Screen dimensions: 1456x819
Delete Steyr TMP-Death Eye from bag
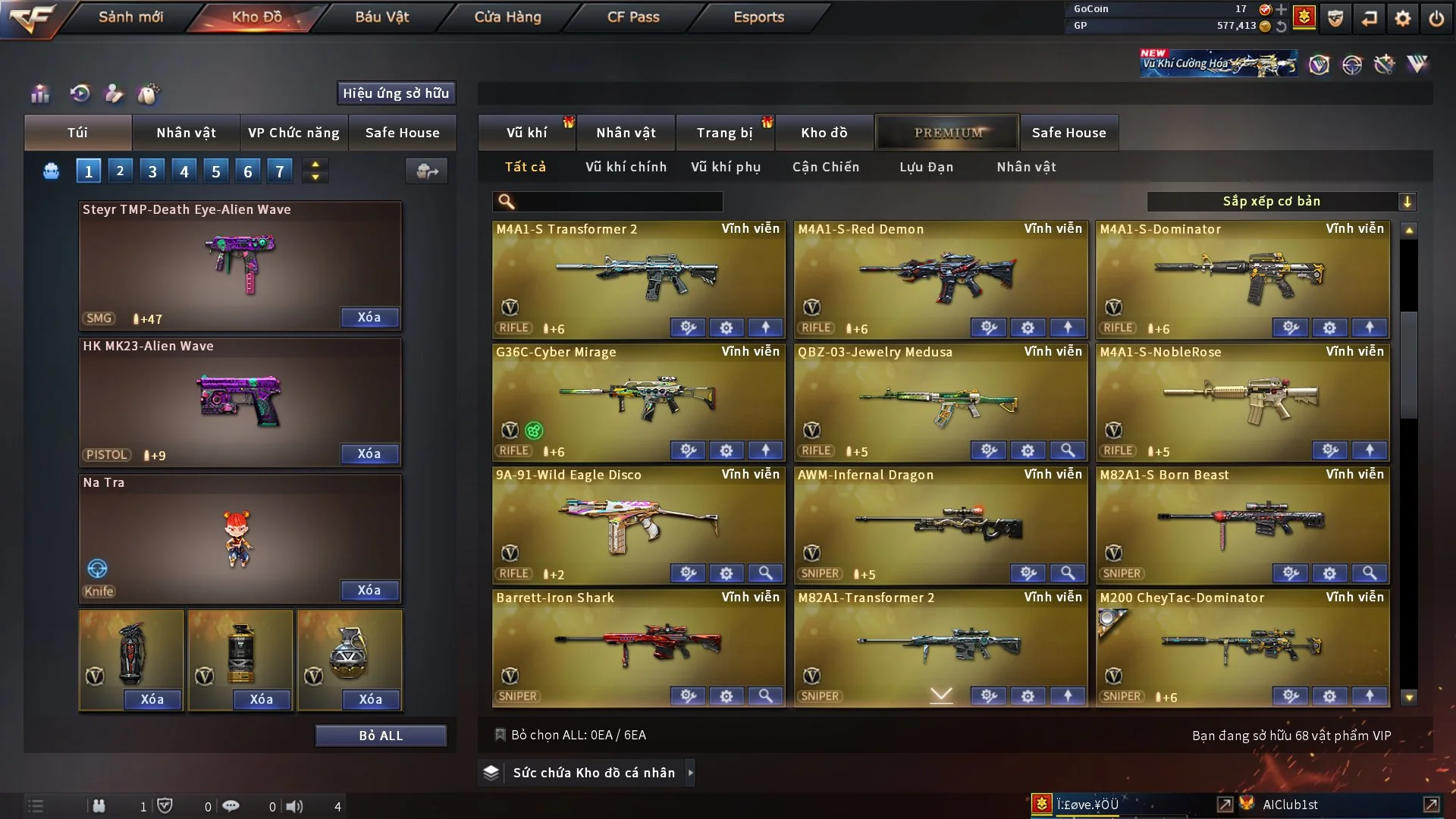369,317
